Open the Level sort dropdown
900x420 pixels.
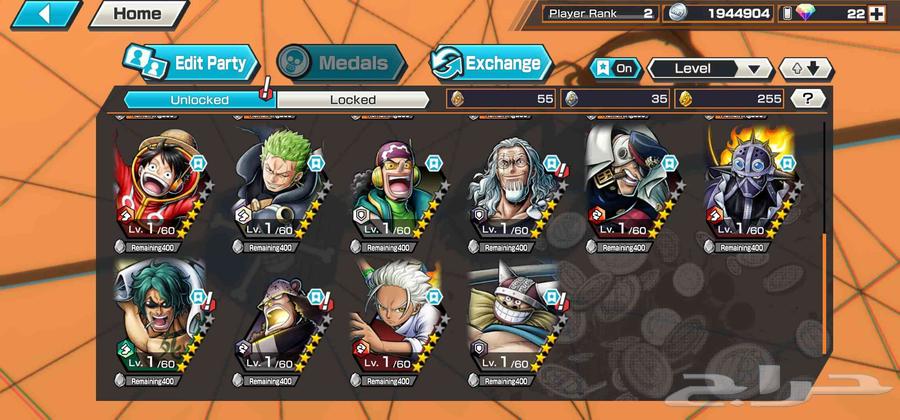click(x=710, y=68)
